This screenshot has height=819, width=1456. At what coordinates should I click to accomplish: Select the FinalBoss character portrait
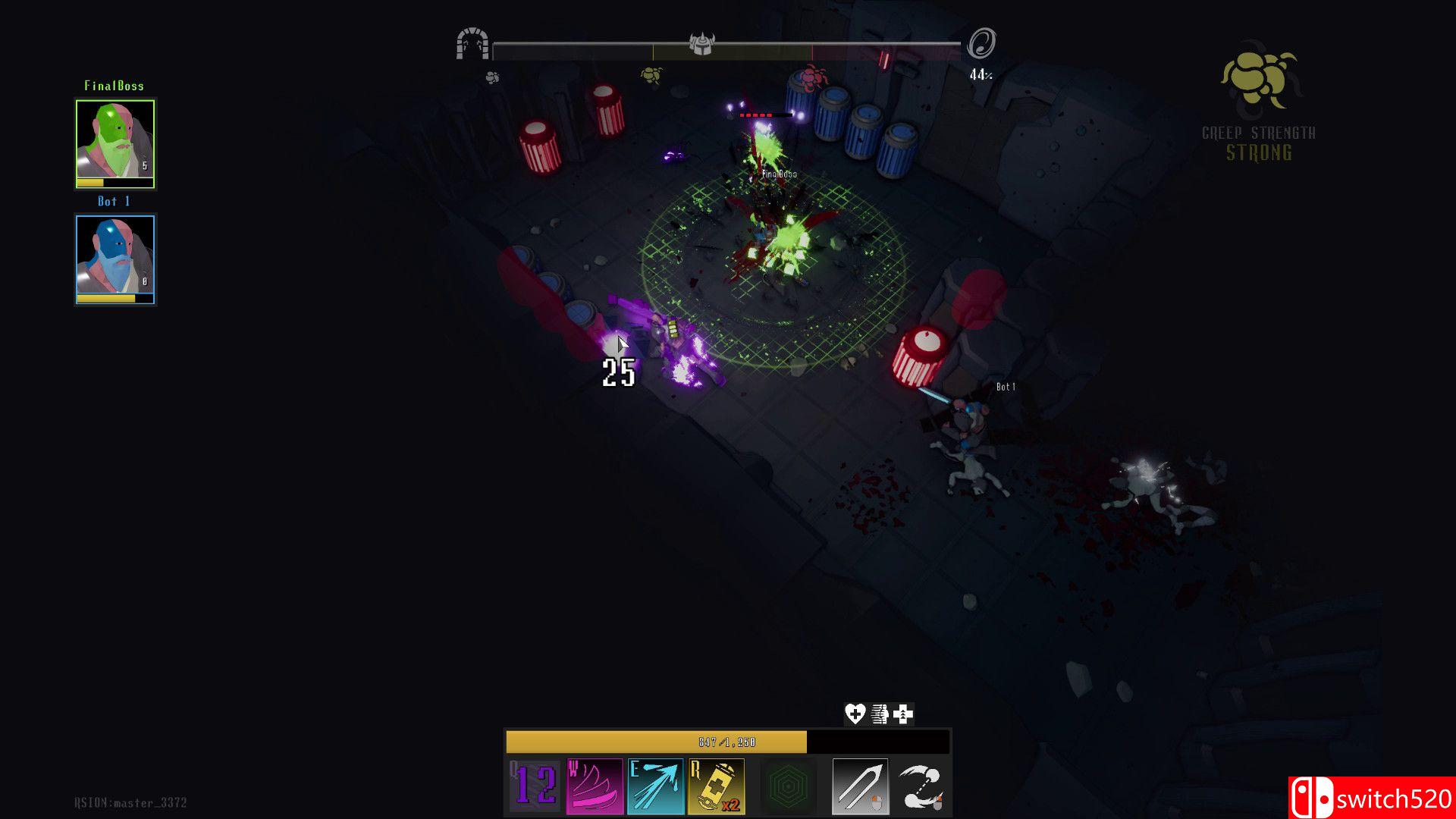pos(115,140)
